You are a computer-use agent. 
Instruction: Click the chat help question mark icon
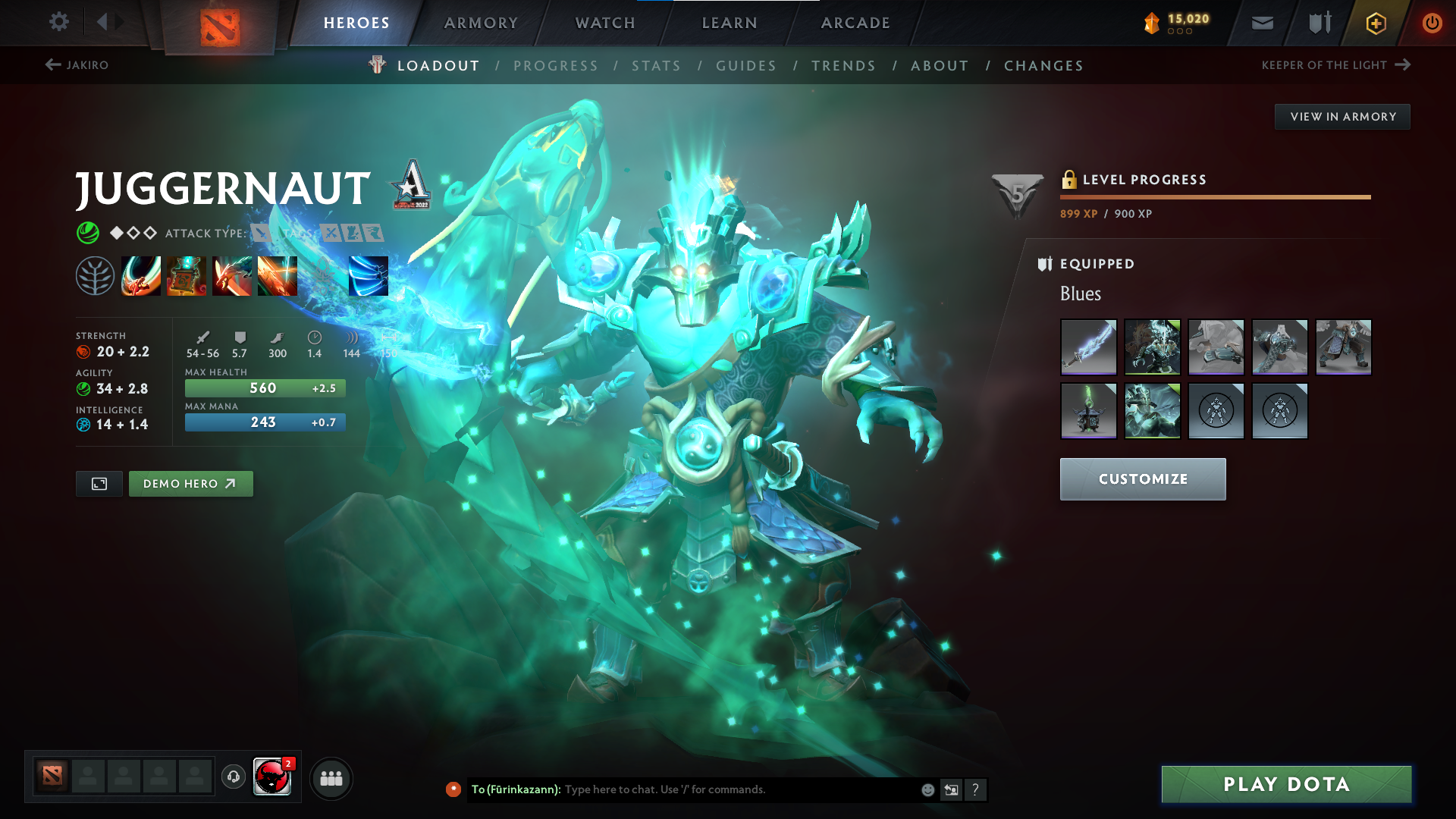tap(976, 789)
